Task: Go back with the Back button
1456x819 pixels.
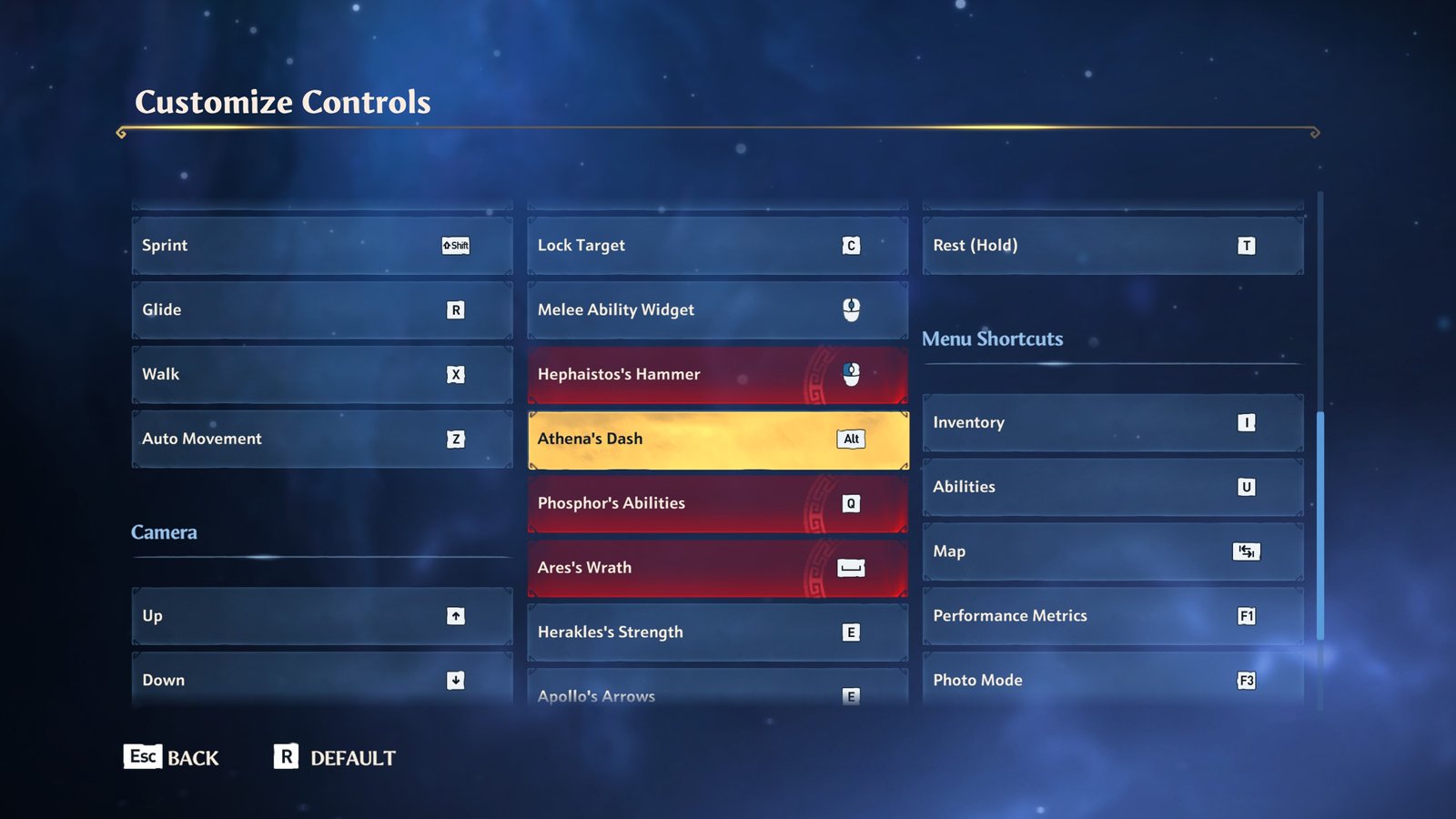Action: point(172,757)
